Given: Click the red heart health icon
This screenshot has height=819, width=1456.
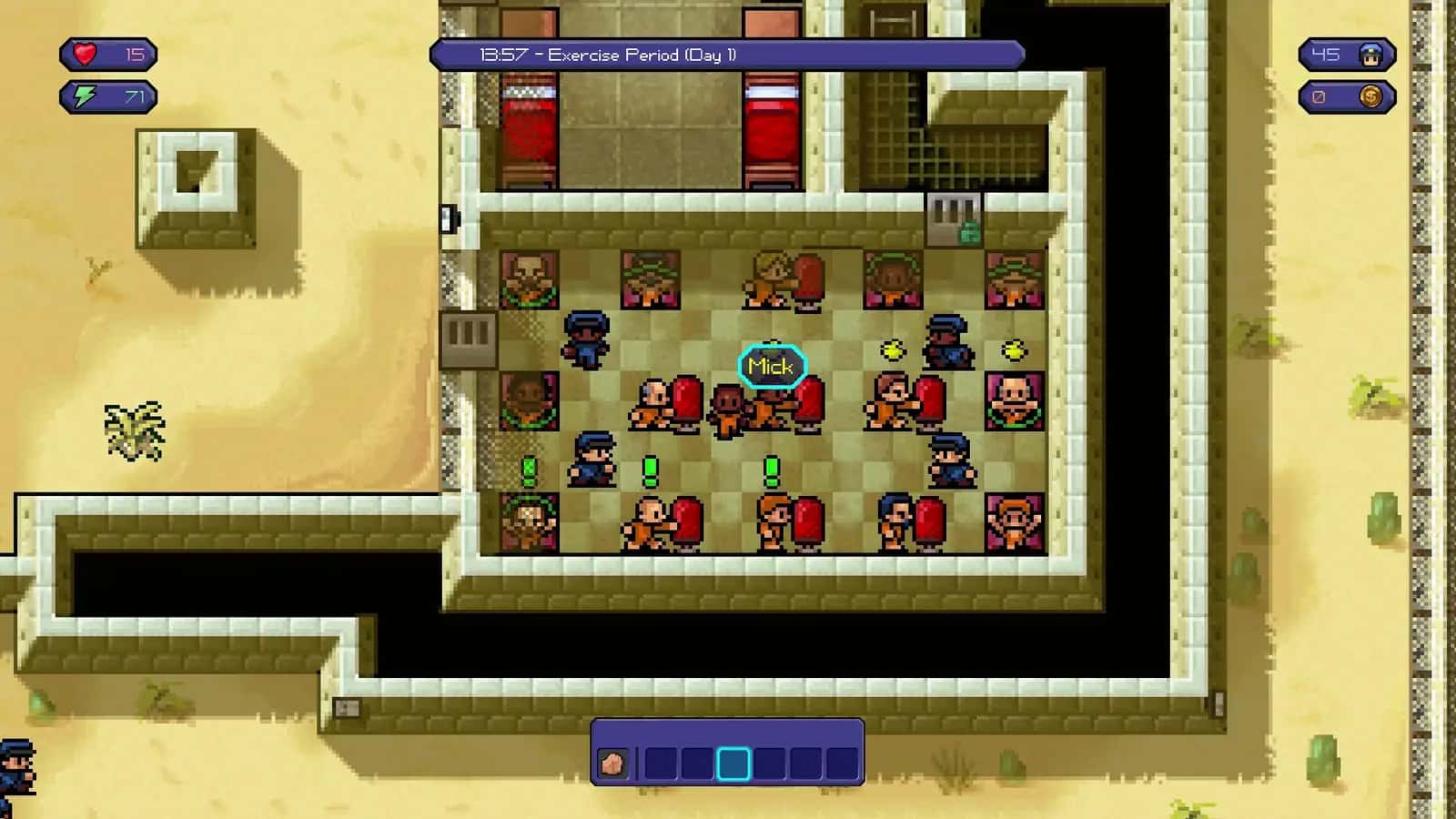Looking at the screenshot, I should point(84,55).
